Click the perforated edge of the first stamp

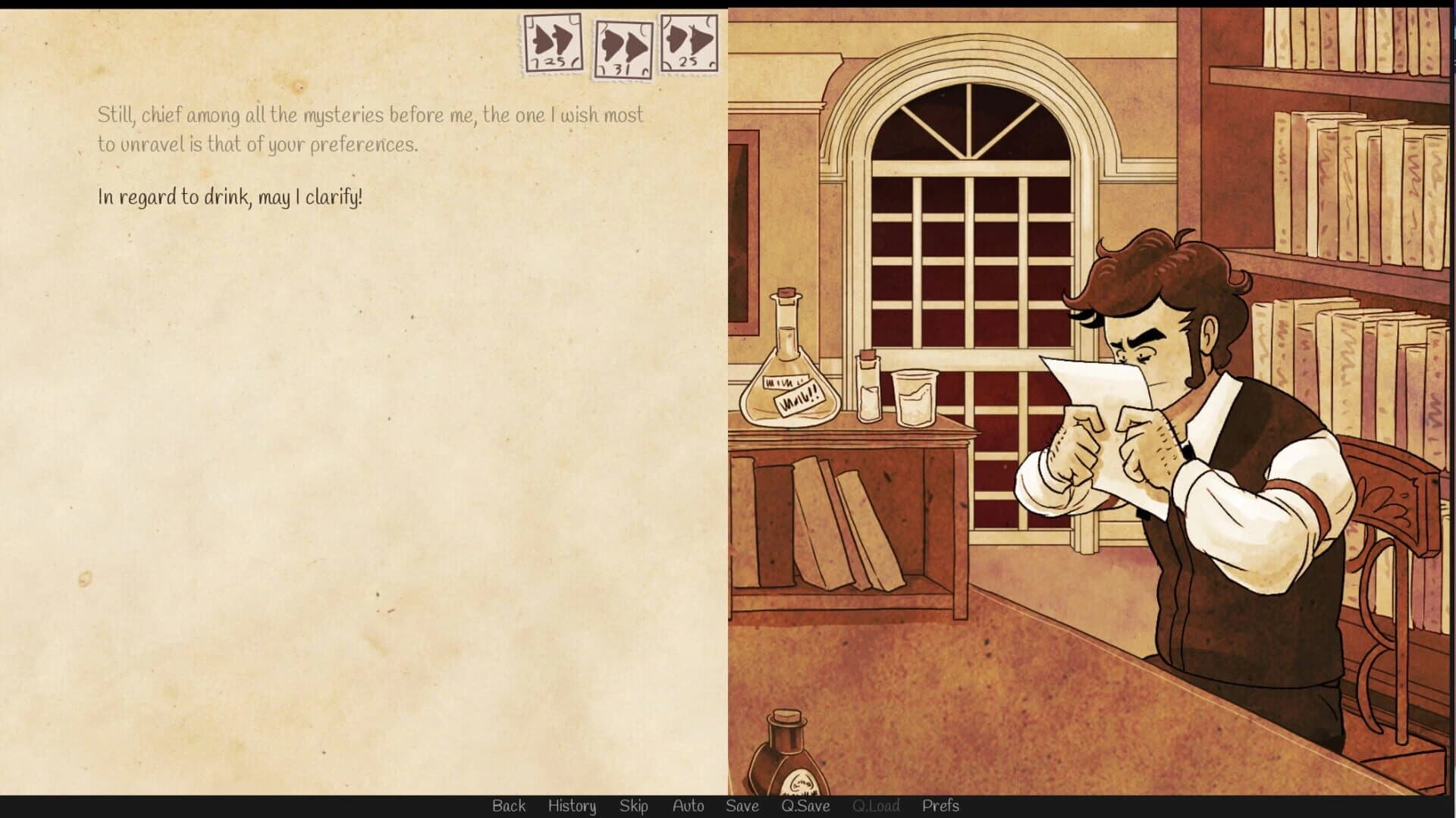(x=524, y=42)
